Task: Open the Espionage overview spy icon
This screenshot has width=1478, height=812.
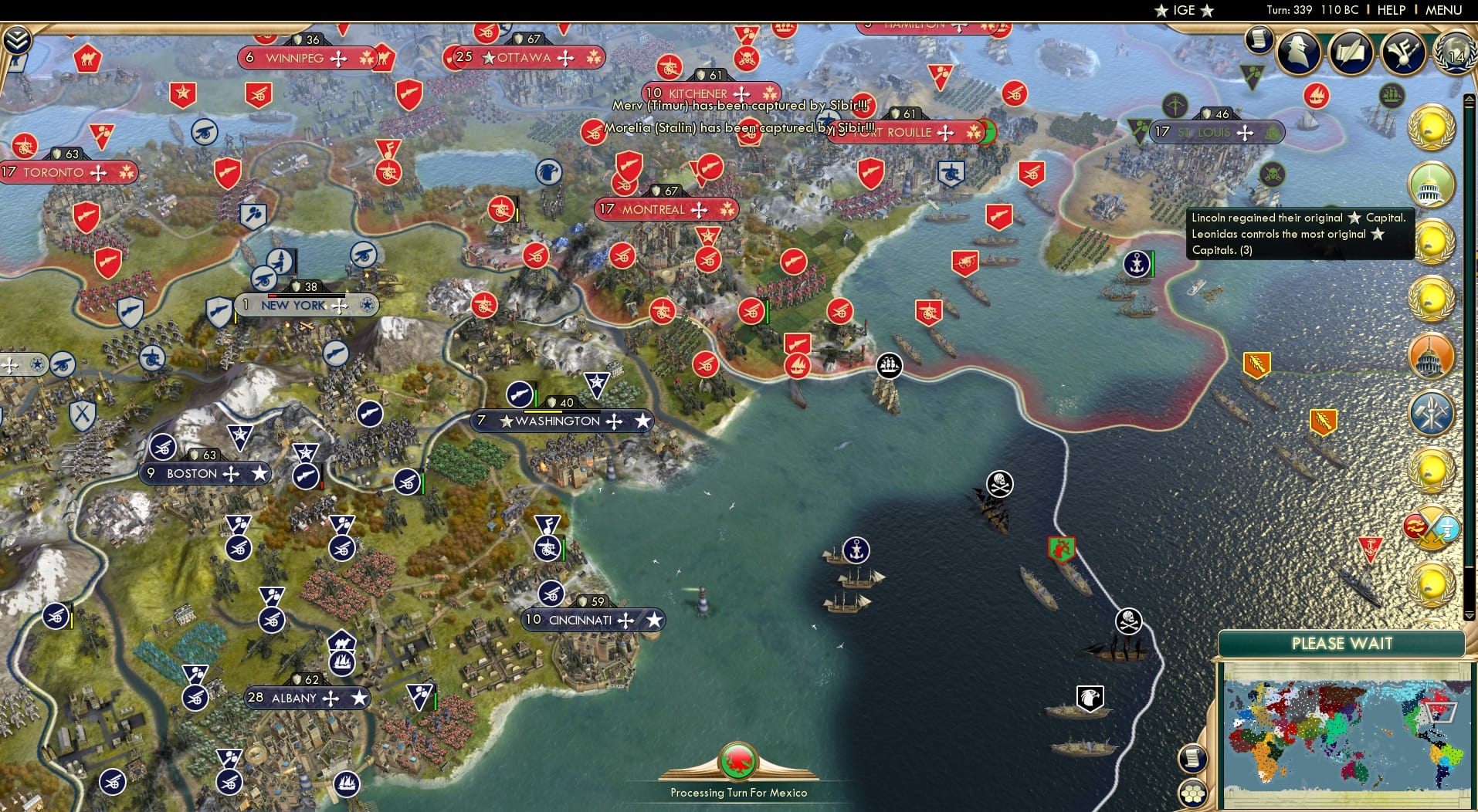Action: click(x=1298, y=52)
